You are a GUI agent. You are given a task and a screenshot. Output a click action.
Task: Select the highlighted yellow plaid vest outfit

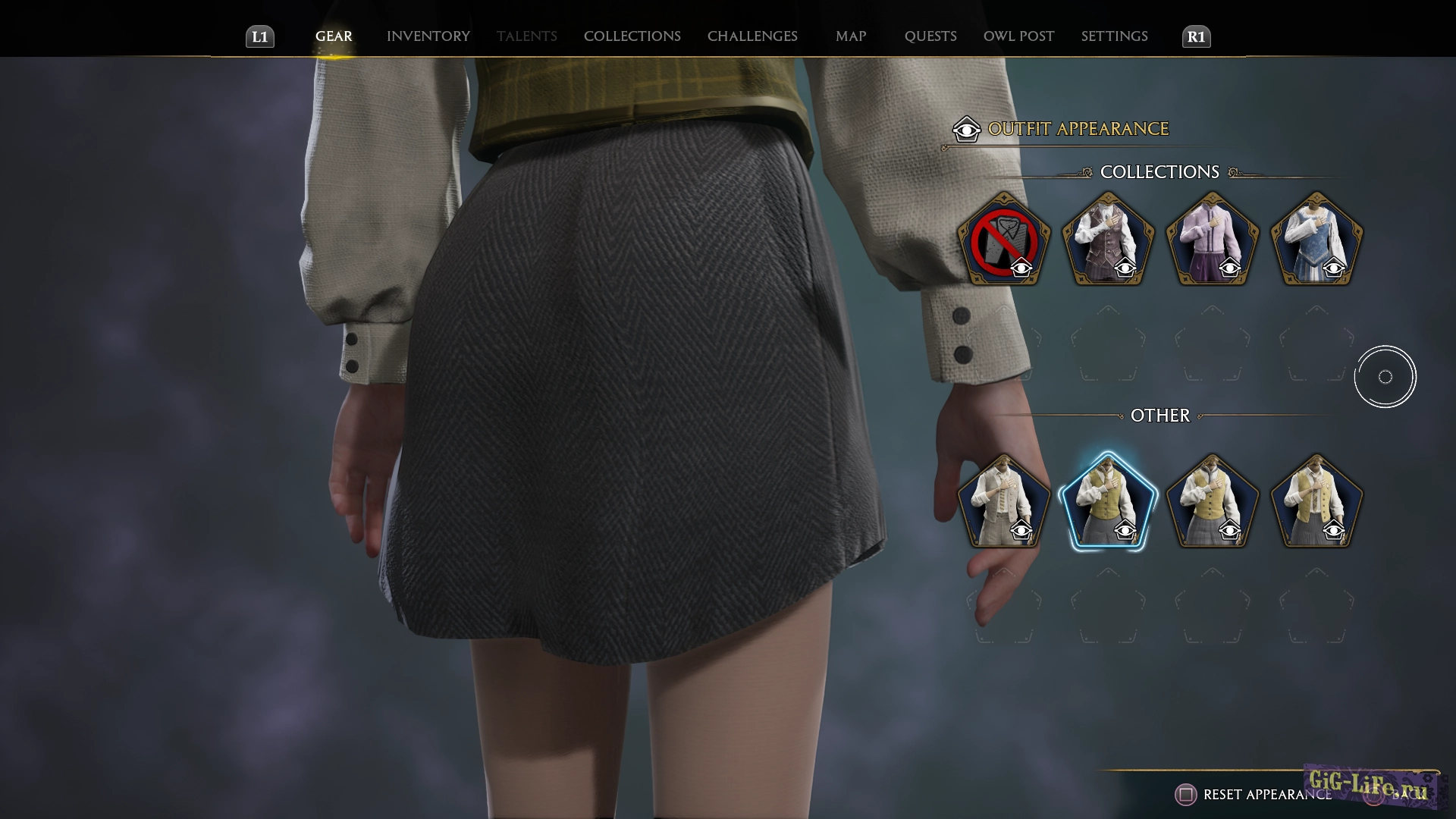pyautogui.click(x=1107, y=502)
